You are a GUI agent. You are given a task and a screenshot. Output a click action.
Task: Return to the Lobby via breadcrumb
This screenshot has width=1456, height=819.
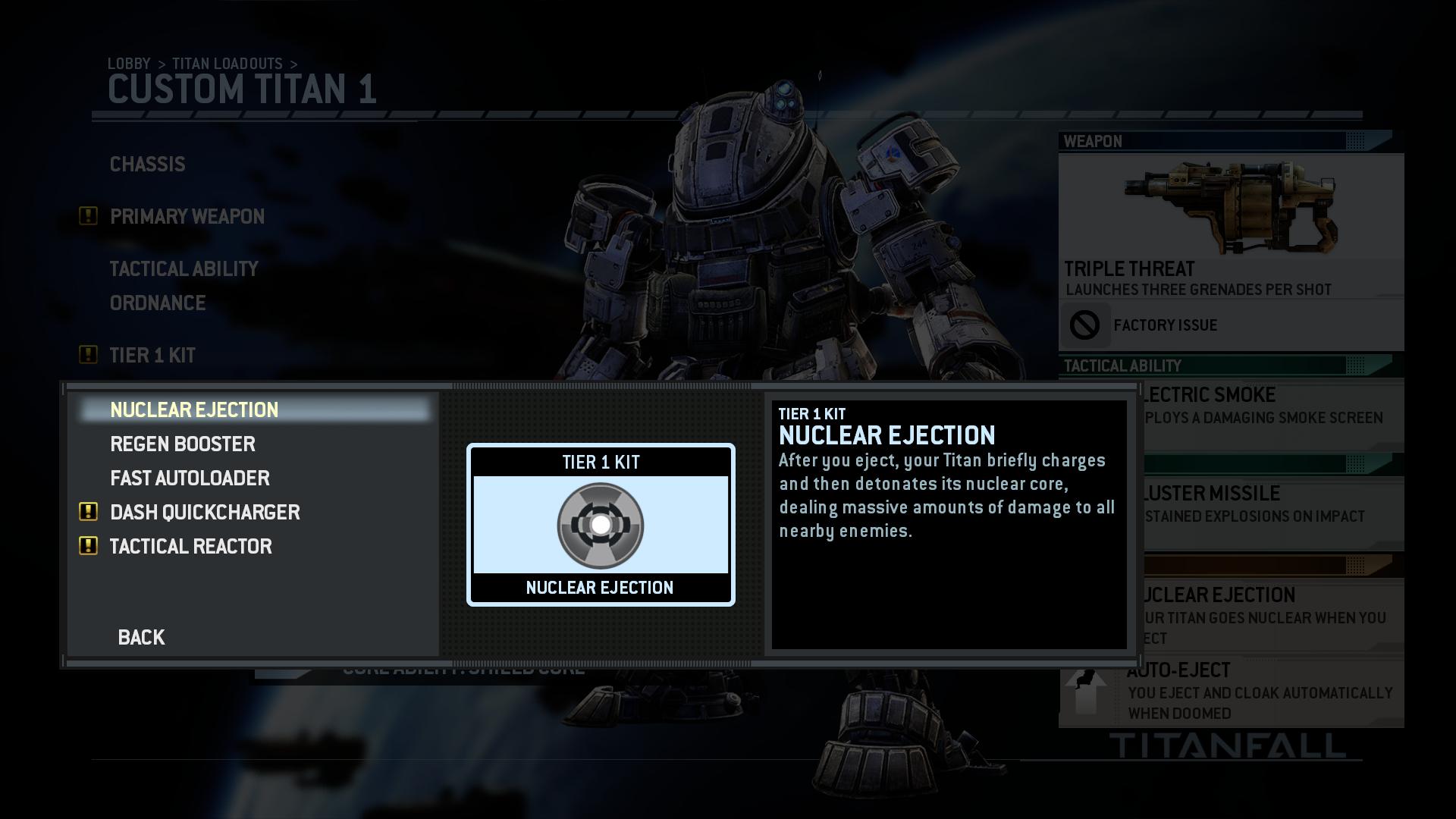click(129, 64)
